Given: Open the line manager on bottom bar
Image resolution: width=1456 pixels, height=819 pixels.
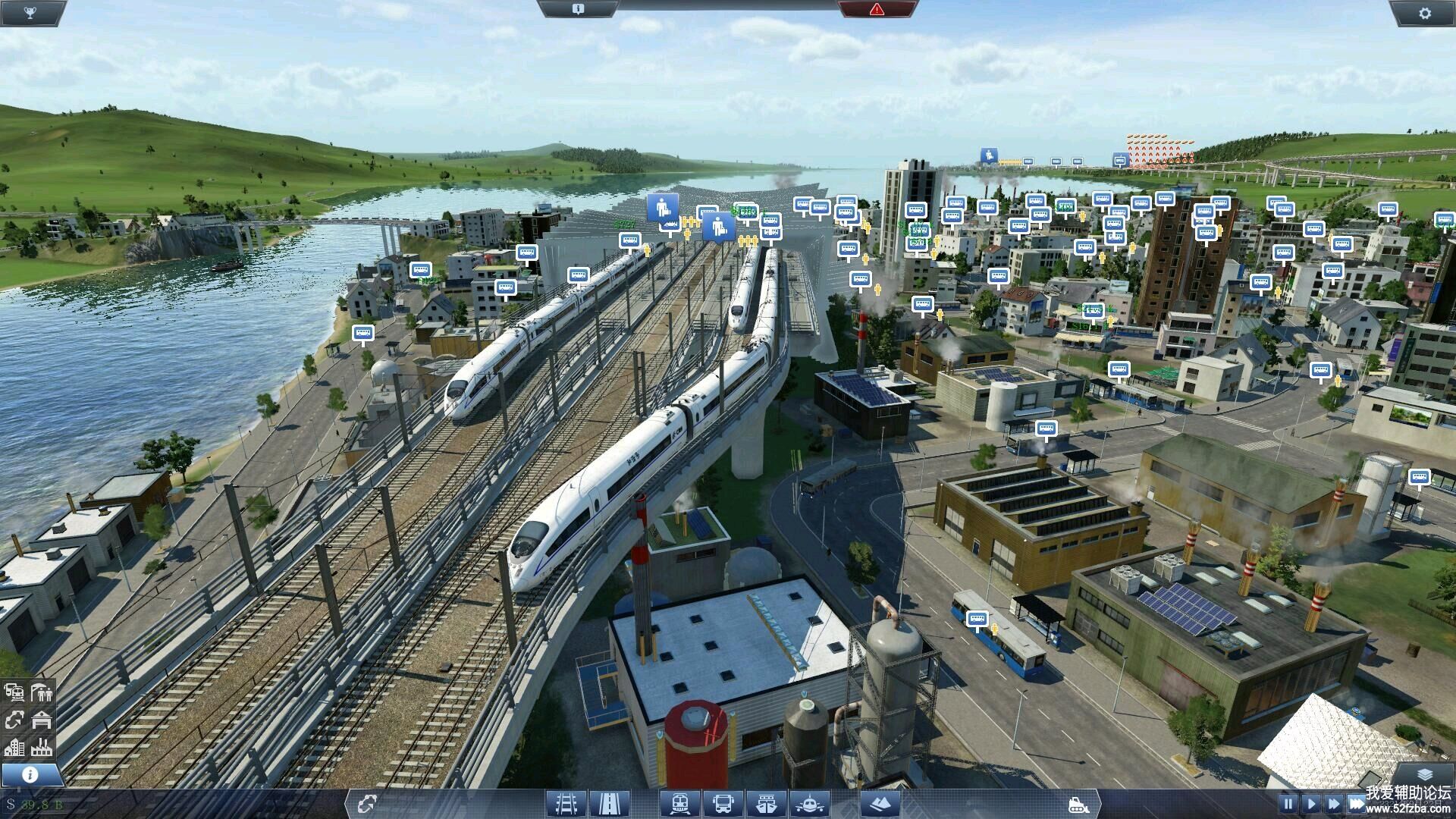Looking at the screenshot, I should click(x=367, y=804).
